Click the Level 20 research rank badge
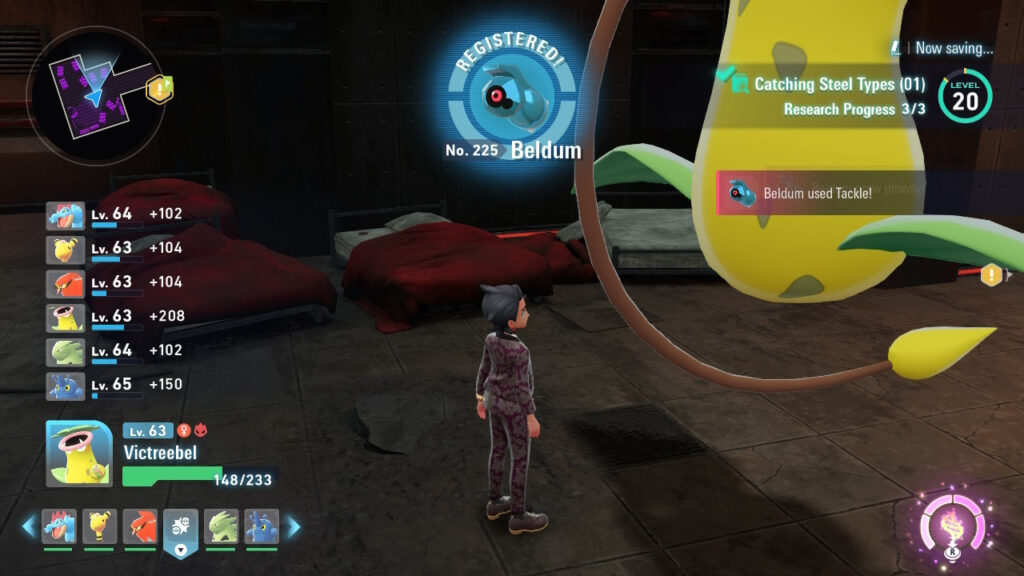 (965, 96)
